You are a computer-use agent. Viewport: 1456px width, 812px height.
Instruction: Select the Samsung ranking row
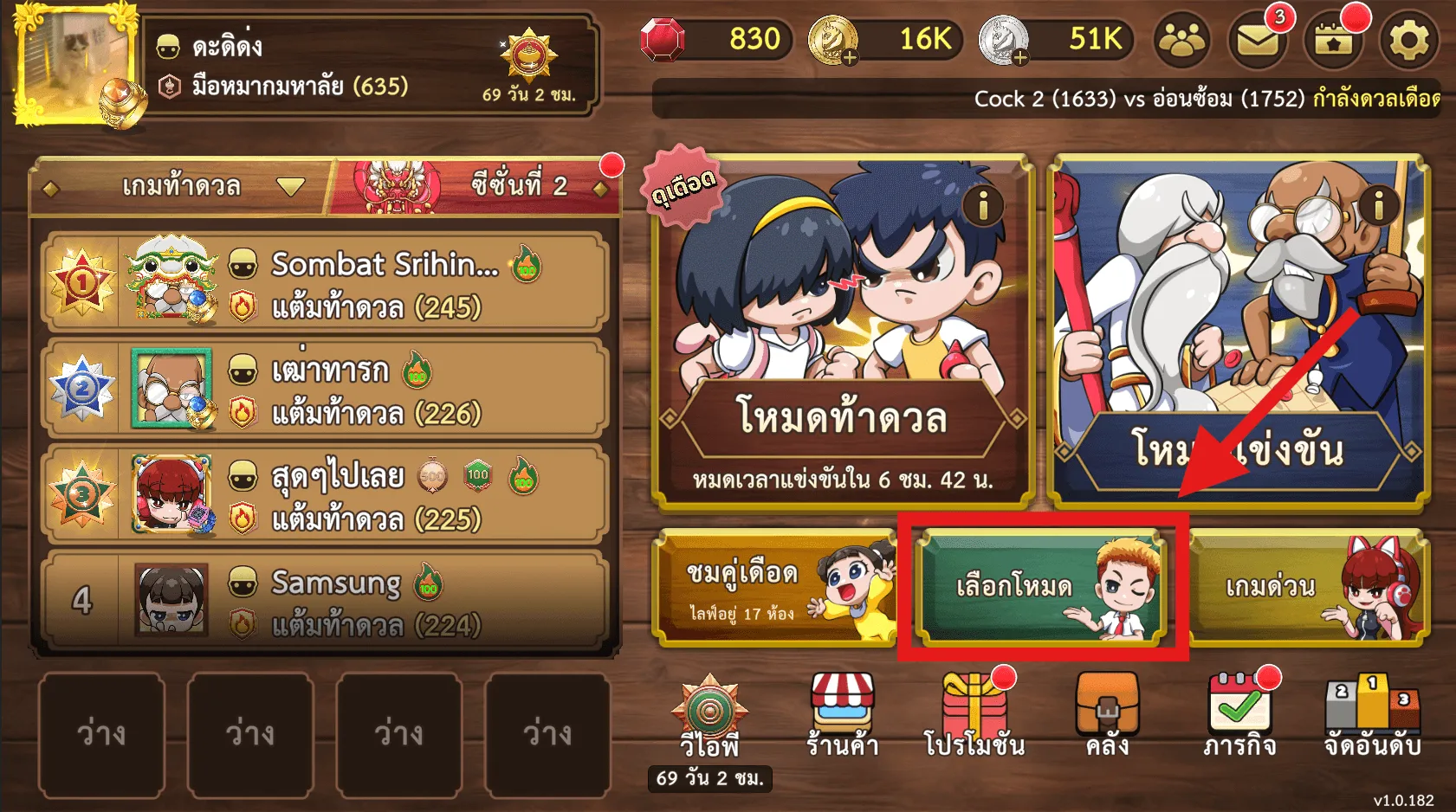tap(324, 602)
